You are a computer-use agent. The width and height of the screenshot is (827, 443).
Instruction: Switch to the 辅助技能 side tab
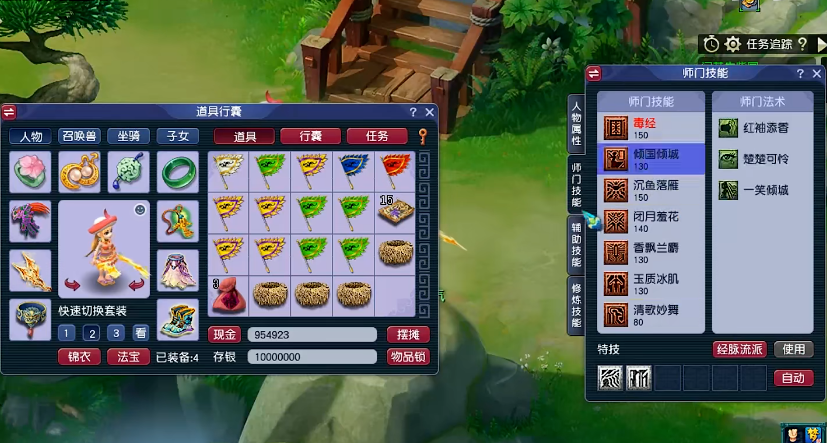[x=577, y=243]
